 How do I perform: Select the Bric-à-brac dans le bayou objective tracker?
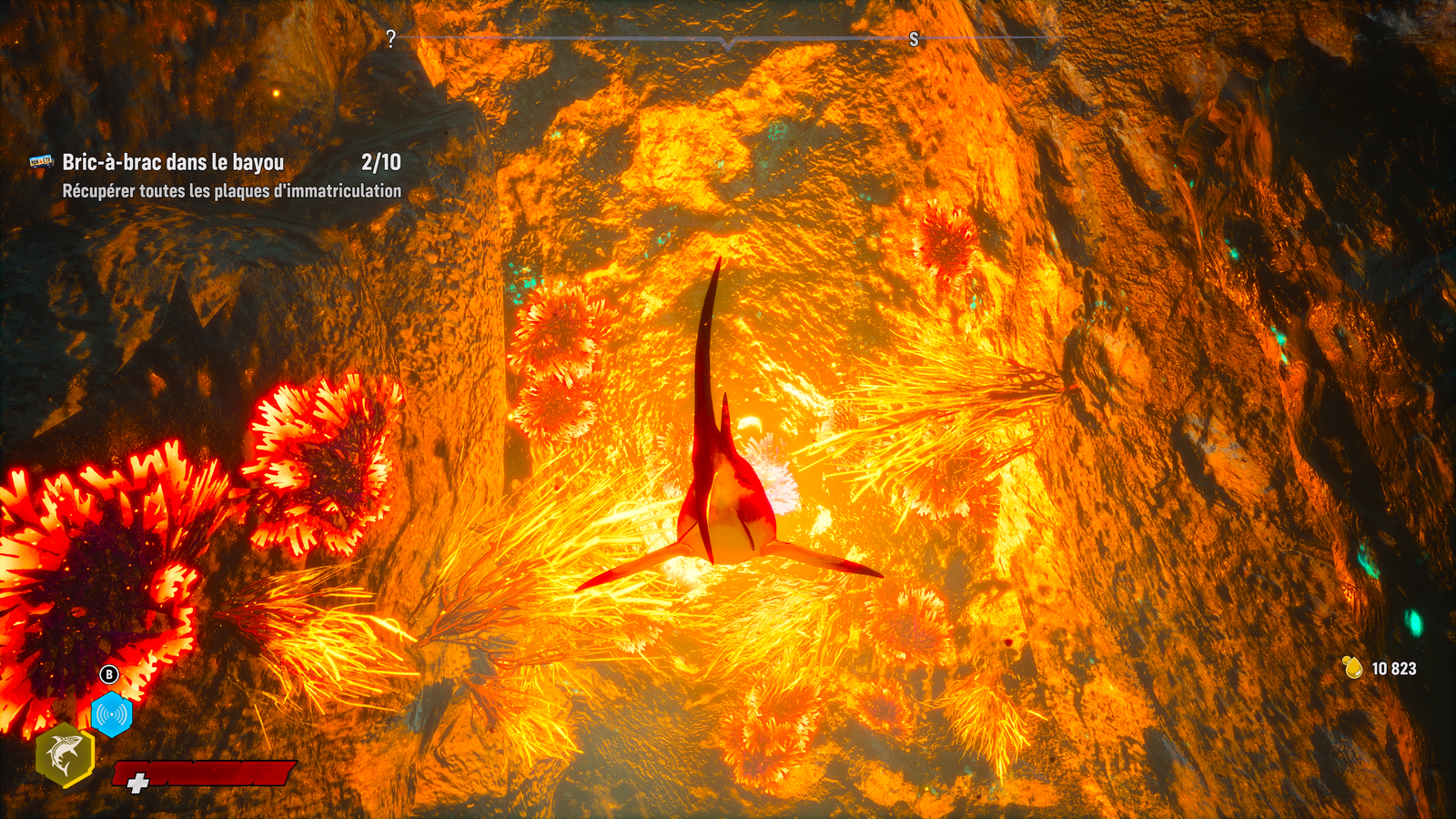173,163
